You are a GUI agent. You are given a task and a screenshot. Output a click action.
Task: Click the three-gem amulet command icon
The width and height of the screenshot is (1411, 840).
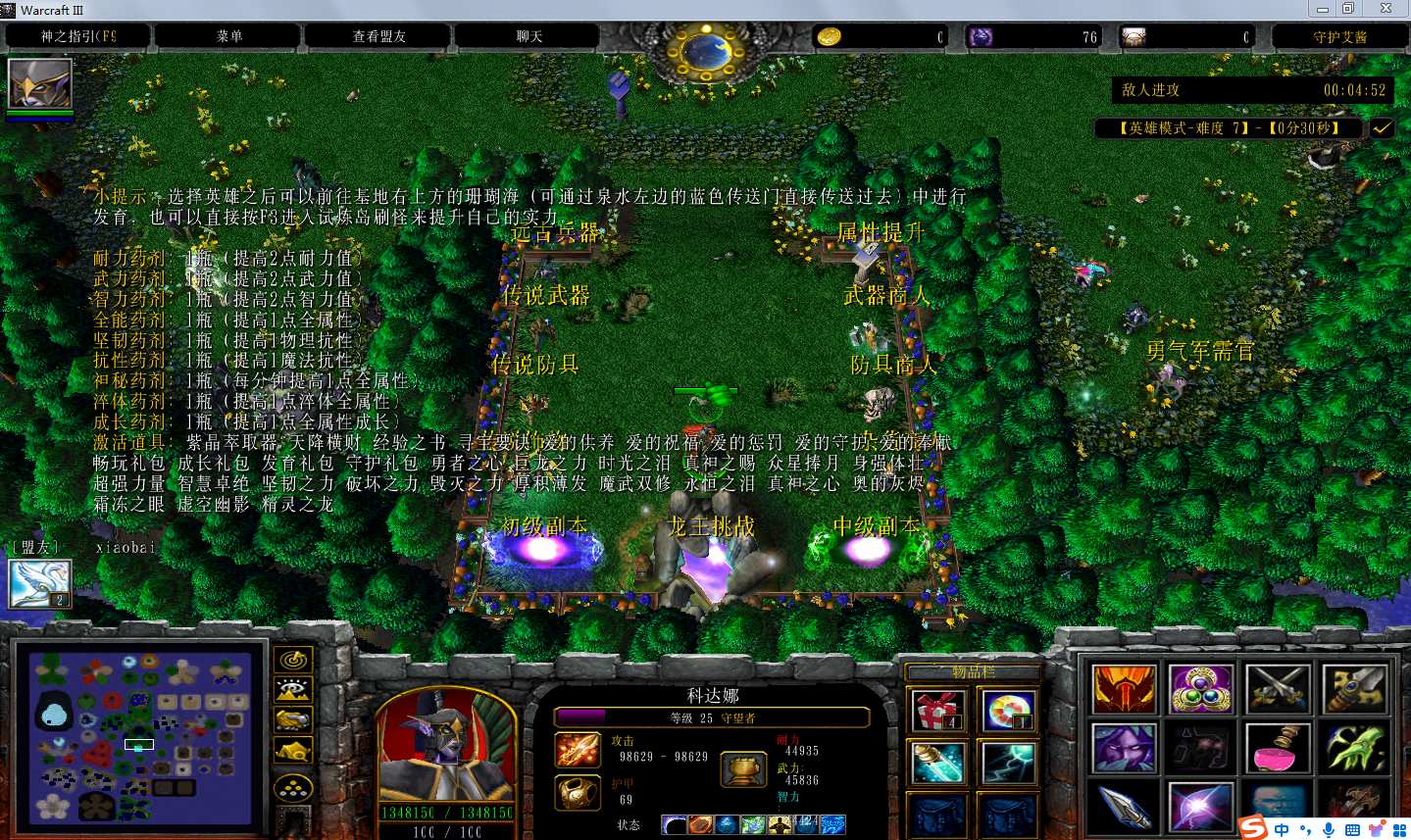point(1200,689)
